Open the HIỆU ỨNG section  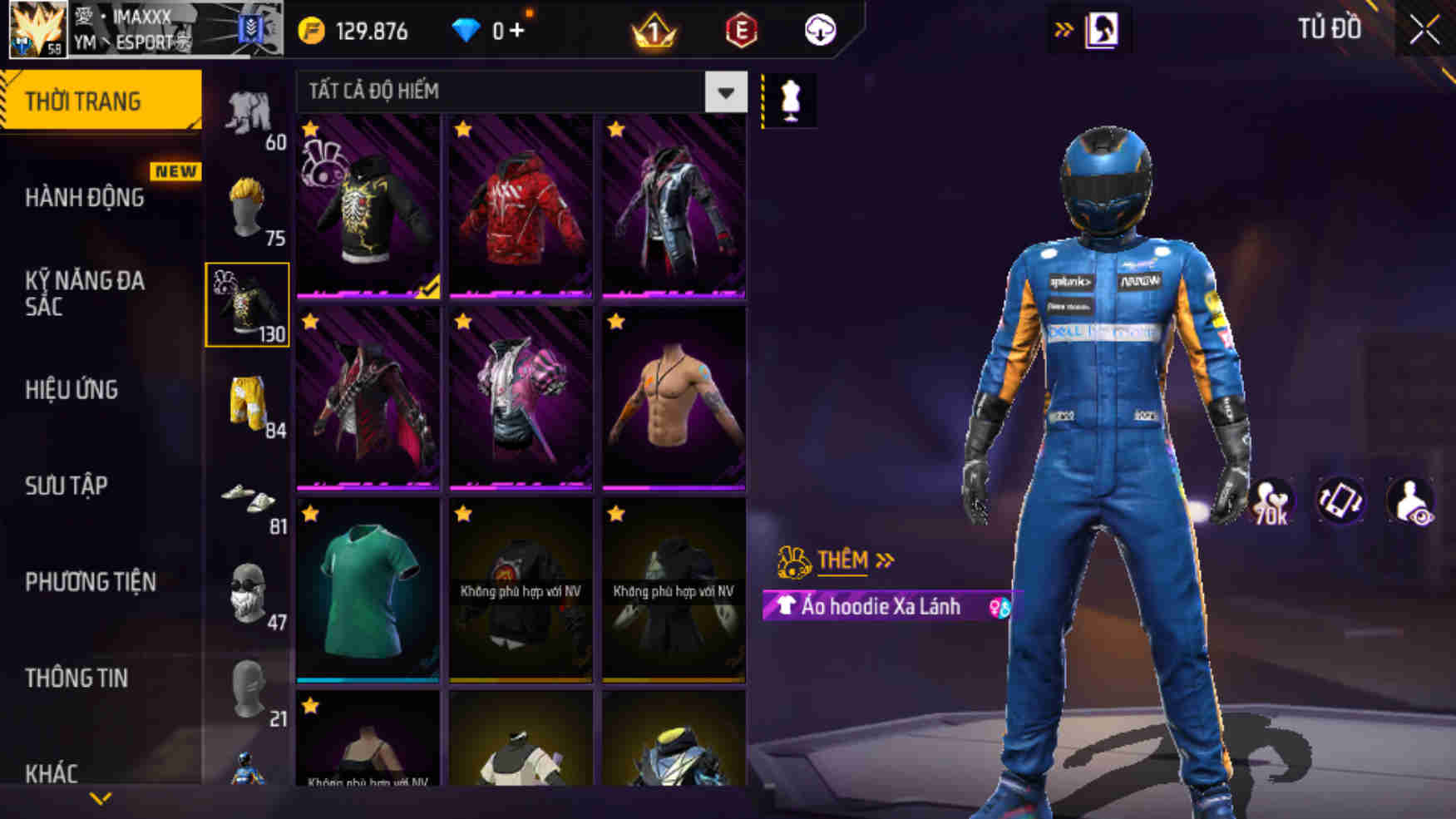72,390
